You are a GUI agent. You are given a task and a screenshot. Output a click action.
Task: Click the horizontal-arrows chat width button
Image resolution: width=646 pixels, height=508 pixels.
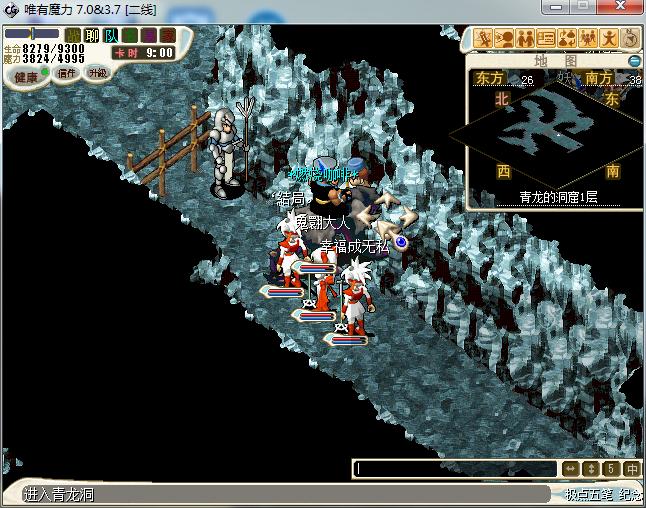coord(569,469)
